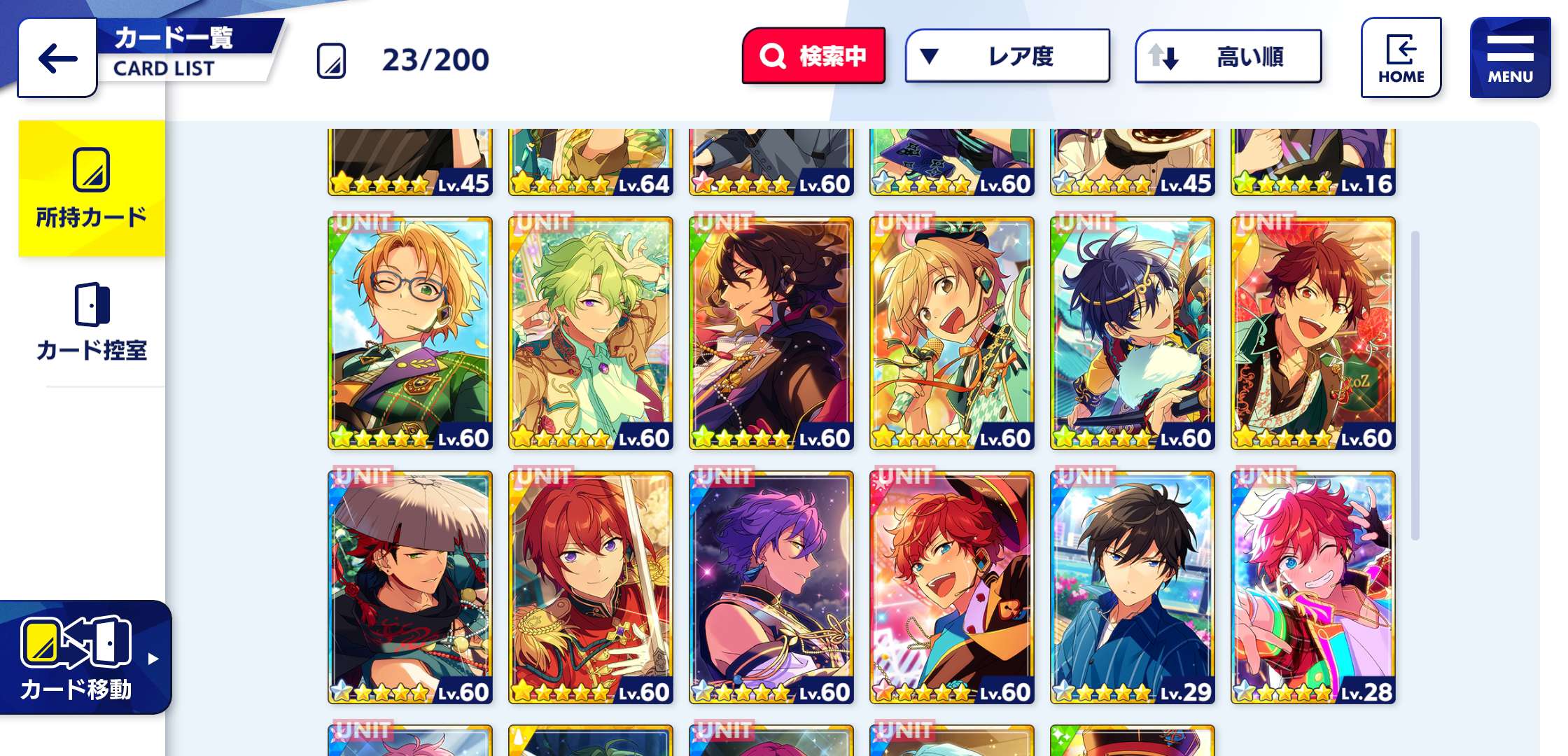
Task: Open the レア度 rarity dropdown
Action: [x=1008, y=55]
